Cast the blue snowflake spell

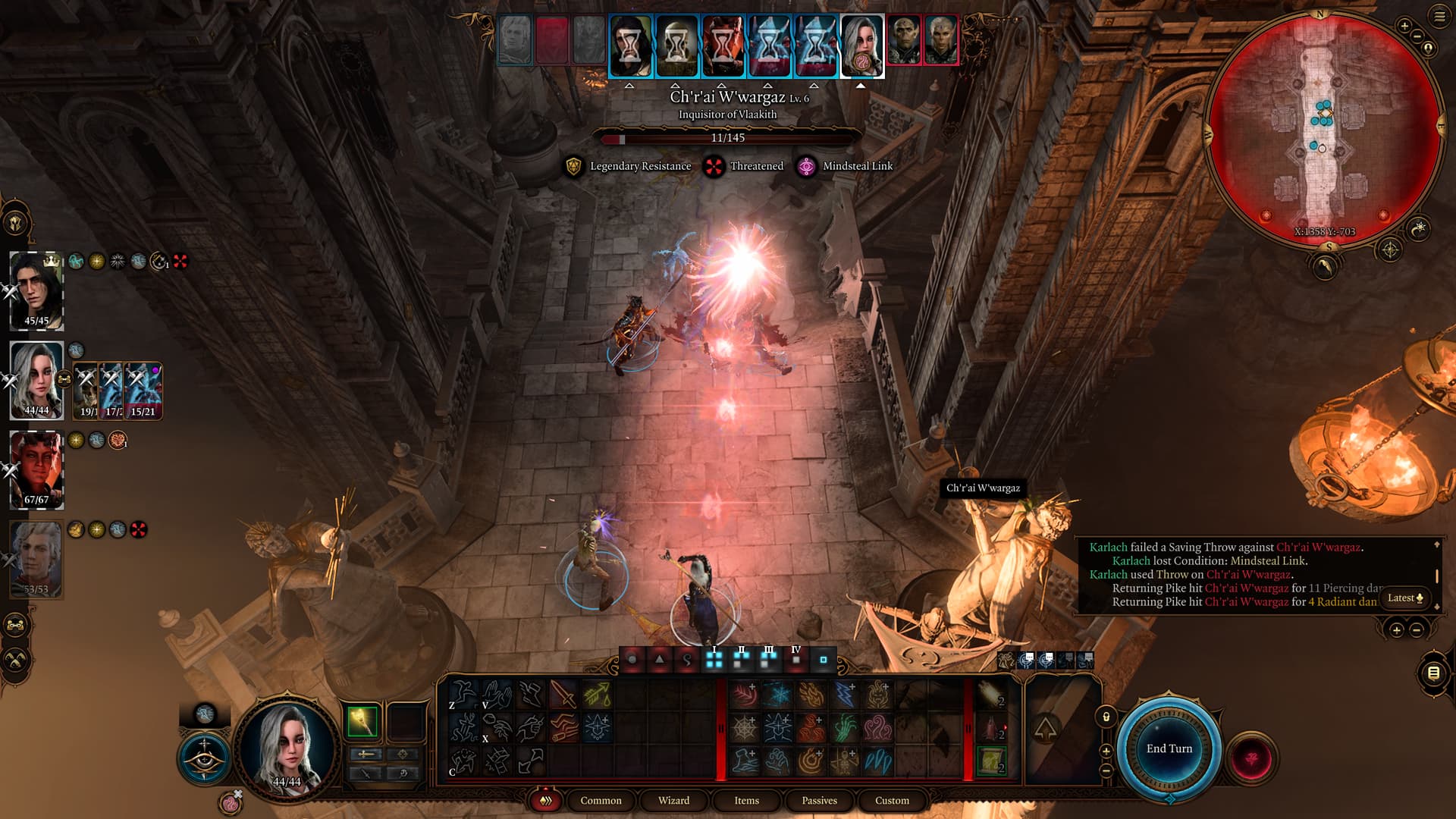tap(777, 694)
